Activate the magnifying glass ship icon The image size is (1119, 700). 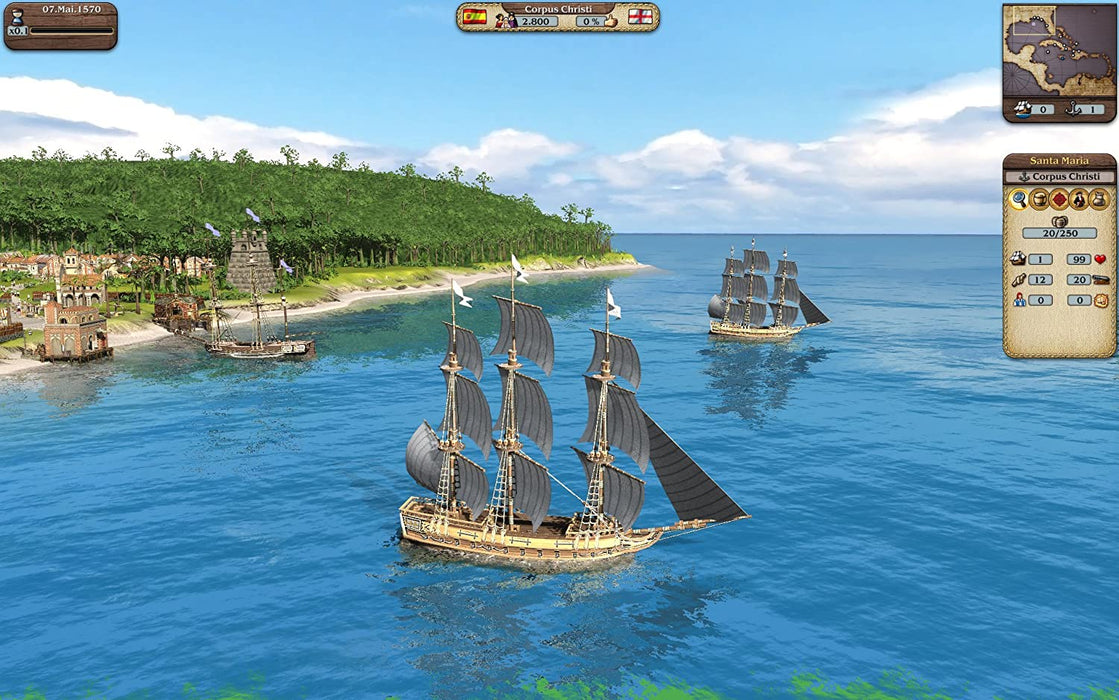1018,199
